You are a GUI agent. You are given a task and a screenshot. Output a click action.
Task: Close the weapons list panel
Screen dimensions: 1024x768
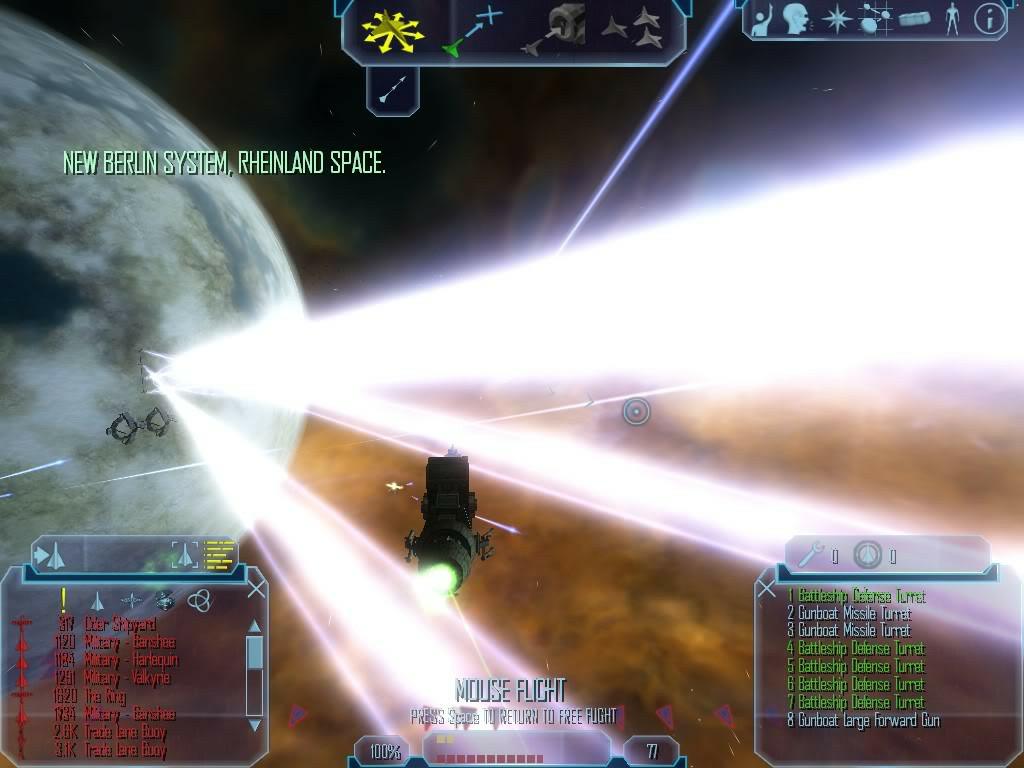[767, 588]
